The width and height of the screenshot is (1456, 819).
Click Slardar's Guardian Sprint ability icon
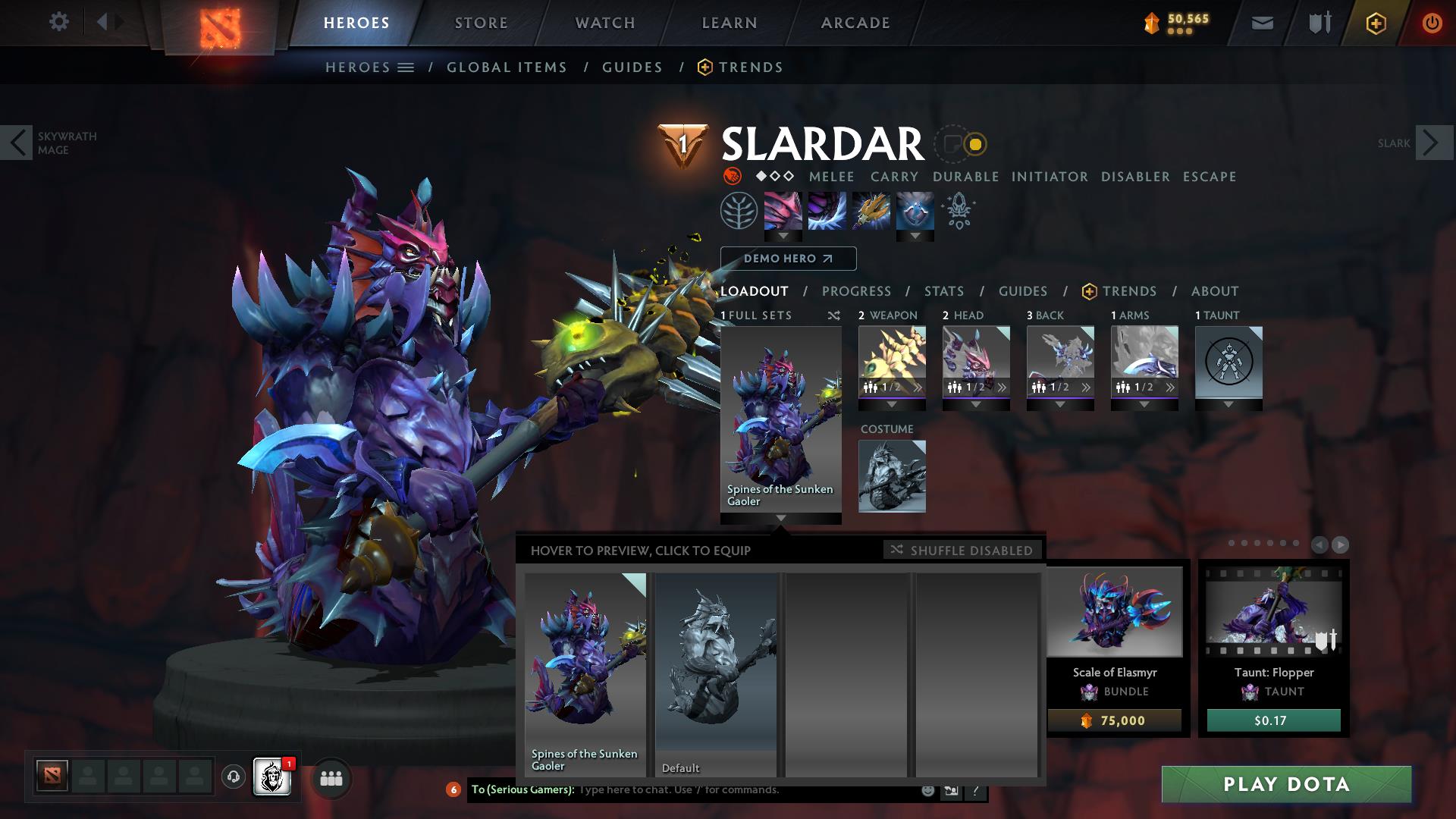point(783,212)
